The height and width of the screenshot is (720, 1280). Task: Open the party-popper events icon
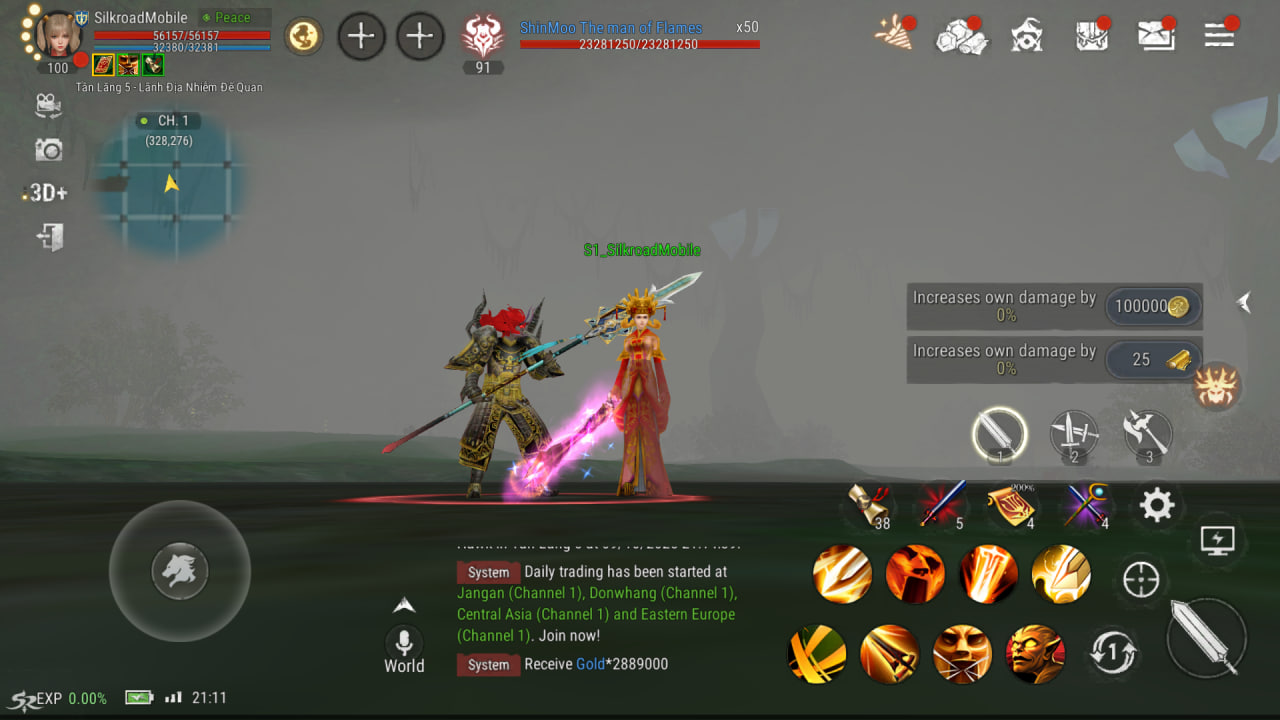(x=893, y=35)
